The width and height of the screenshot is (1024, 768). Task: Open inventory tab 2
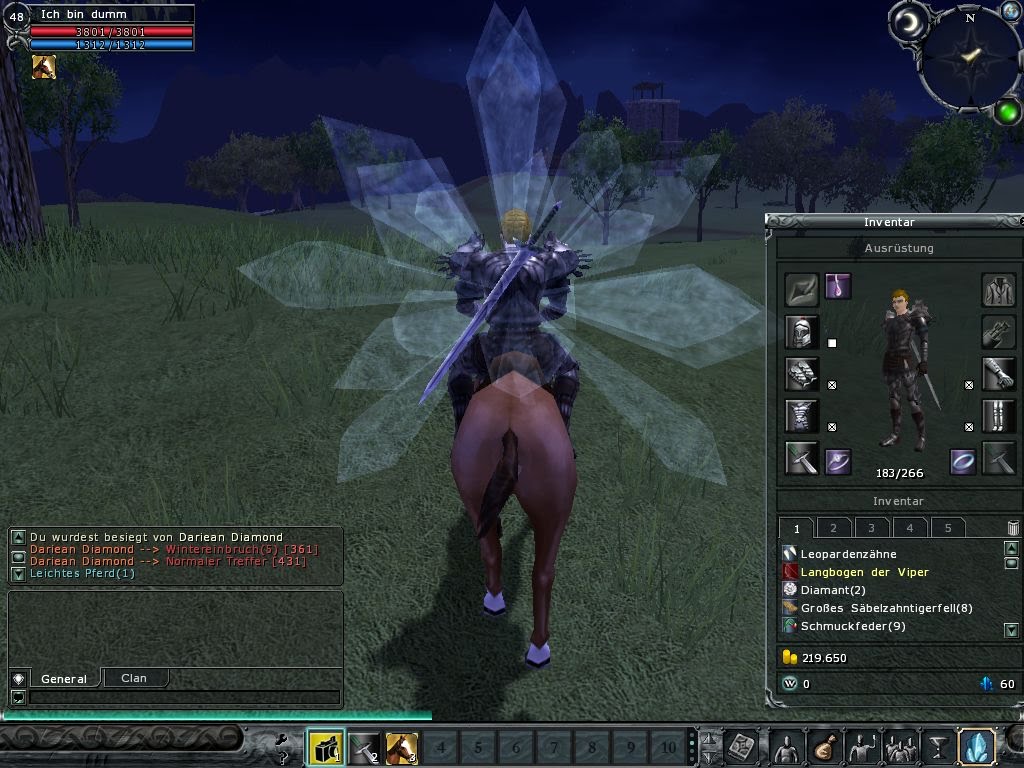(834, 528)
